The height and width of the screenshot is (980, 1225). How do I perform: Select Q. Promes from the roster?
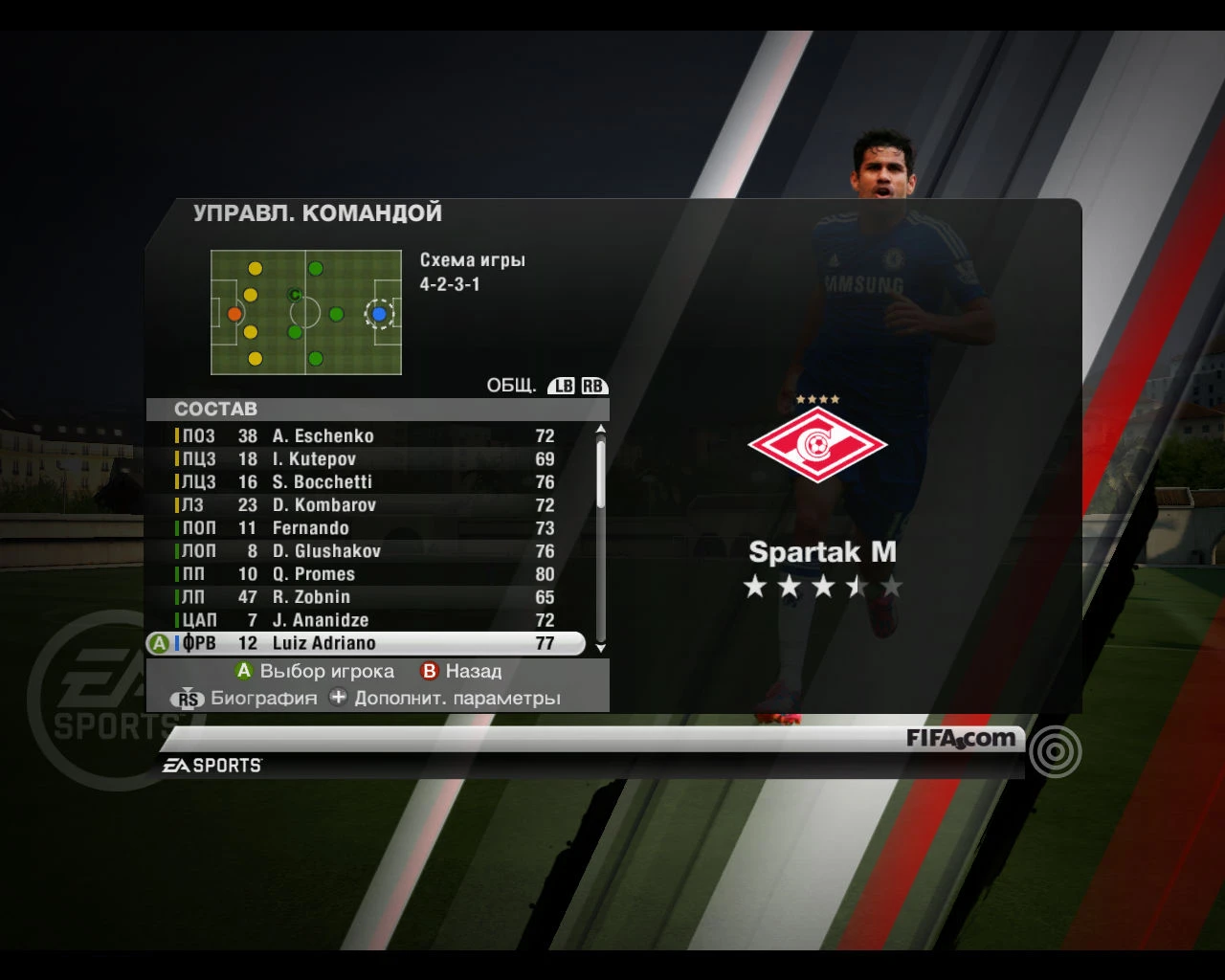pyautogui.click(x=316, y=574)
